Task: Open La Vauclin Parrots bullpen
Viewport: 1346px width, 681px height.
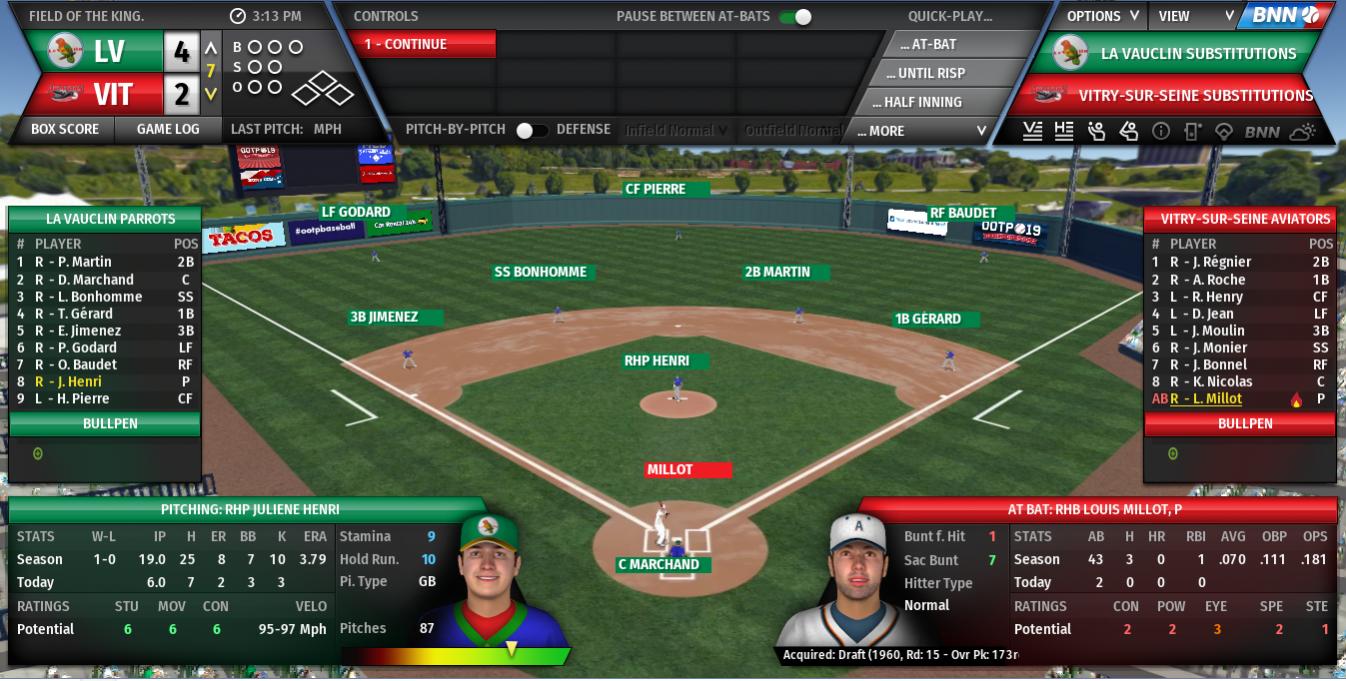Action: click(105, 423)
